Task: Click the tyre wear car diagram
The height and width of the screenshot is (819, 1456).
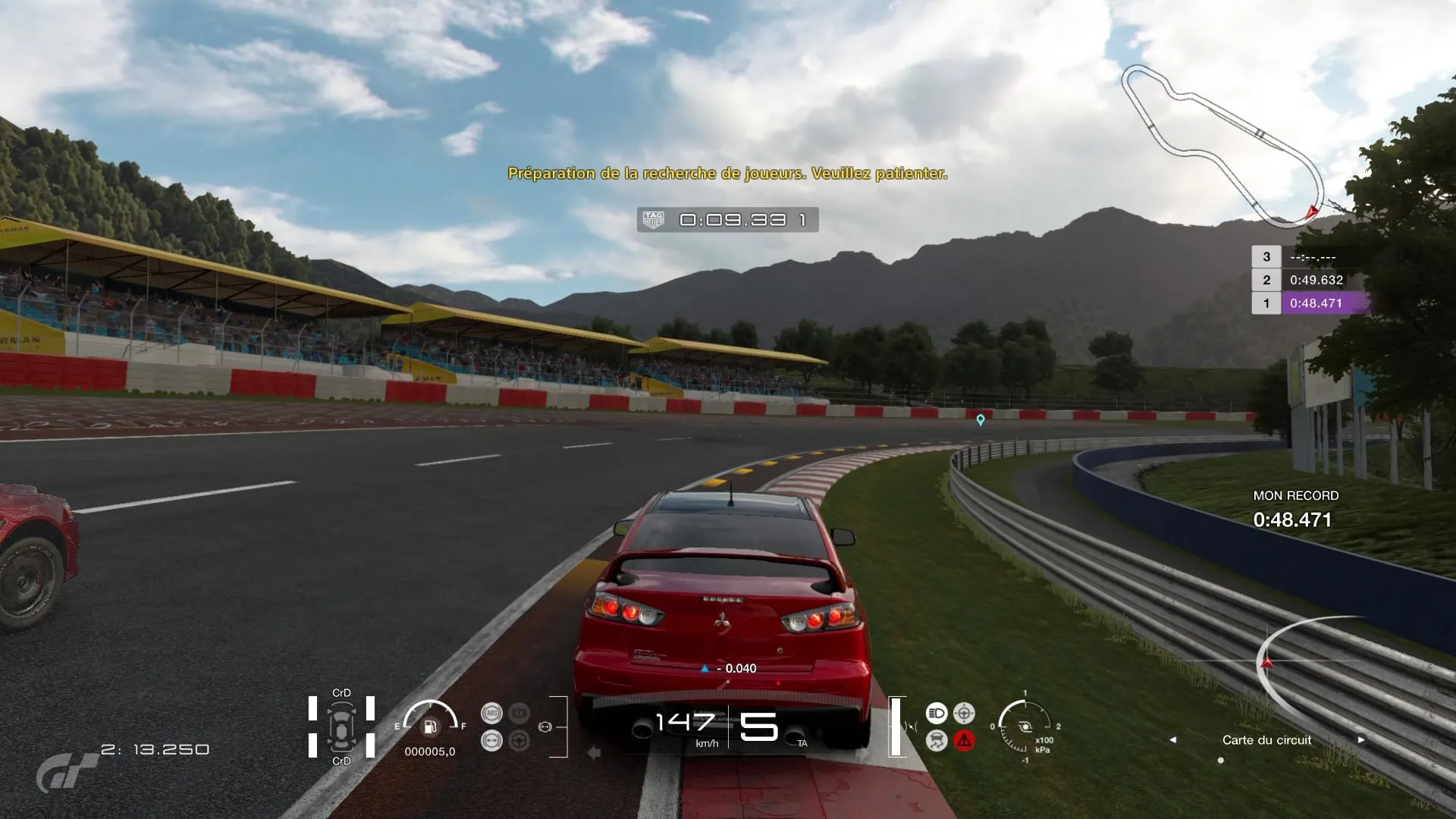Action: pyautogui.click(x=341, y=727)
